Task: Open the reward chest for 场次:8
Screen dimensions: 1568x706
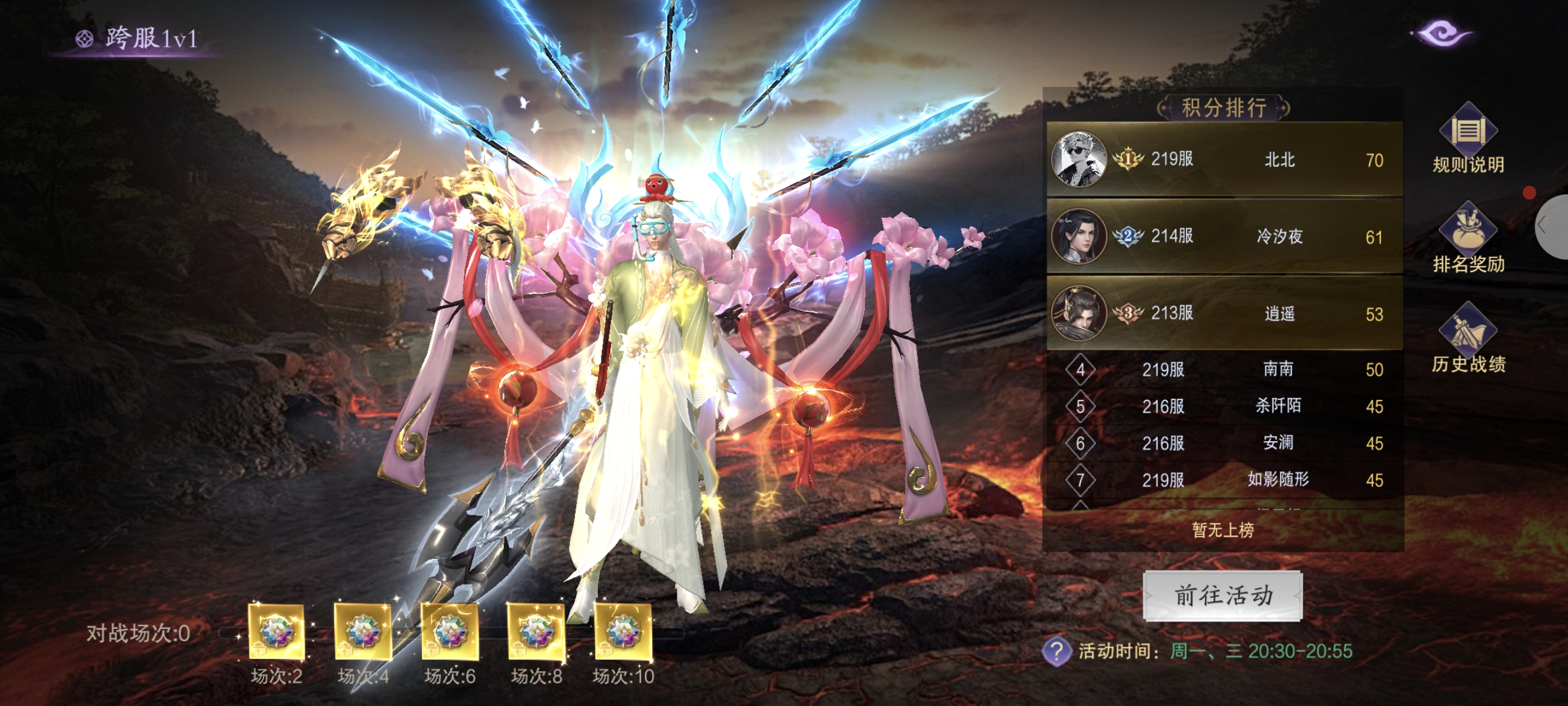Action: click(536, 632)
